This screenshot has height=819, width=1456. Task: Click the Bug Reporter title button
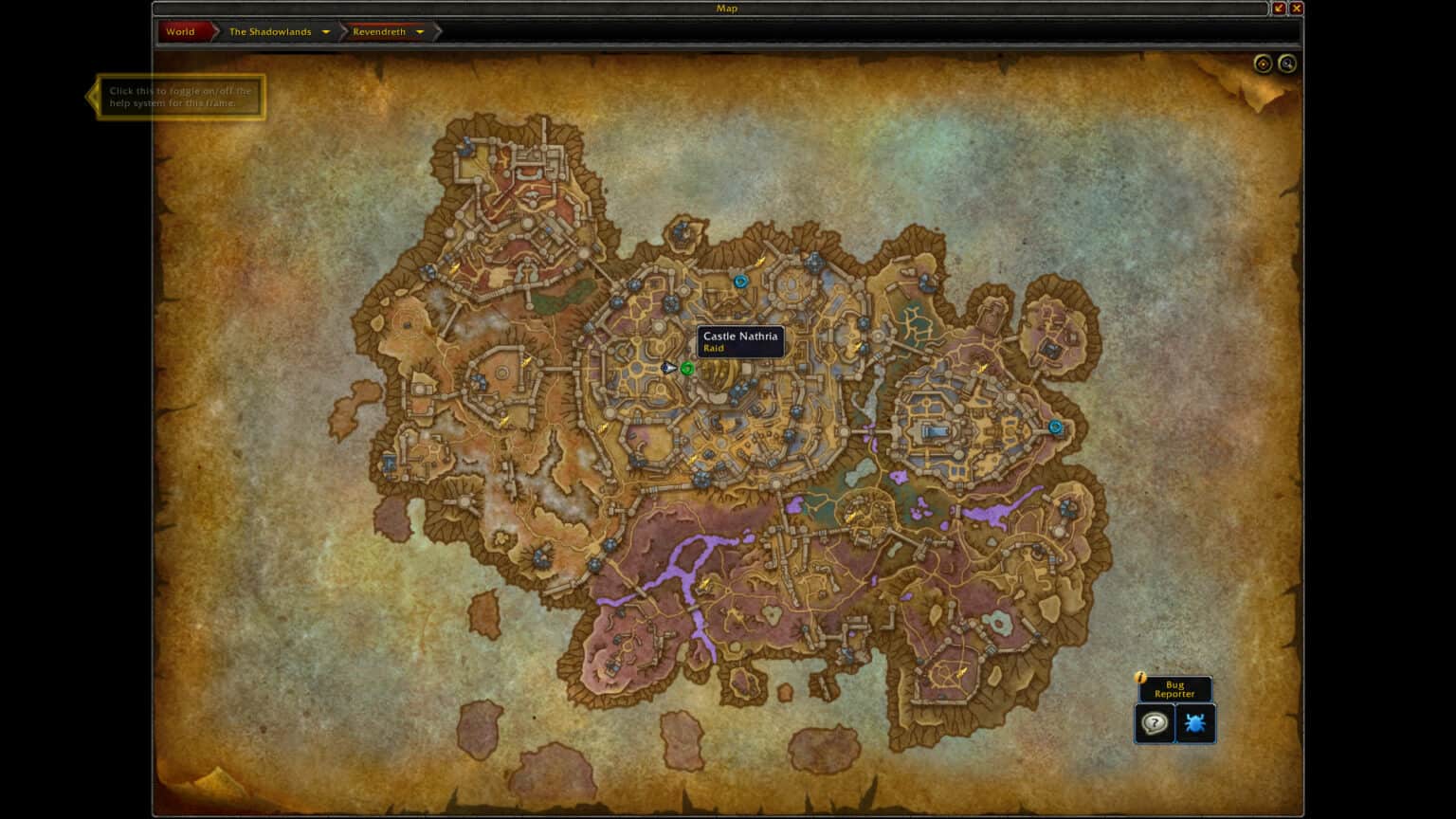point(1174,689)
